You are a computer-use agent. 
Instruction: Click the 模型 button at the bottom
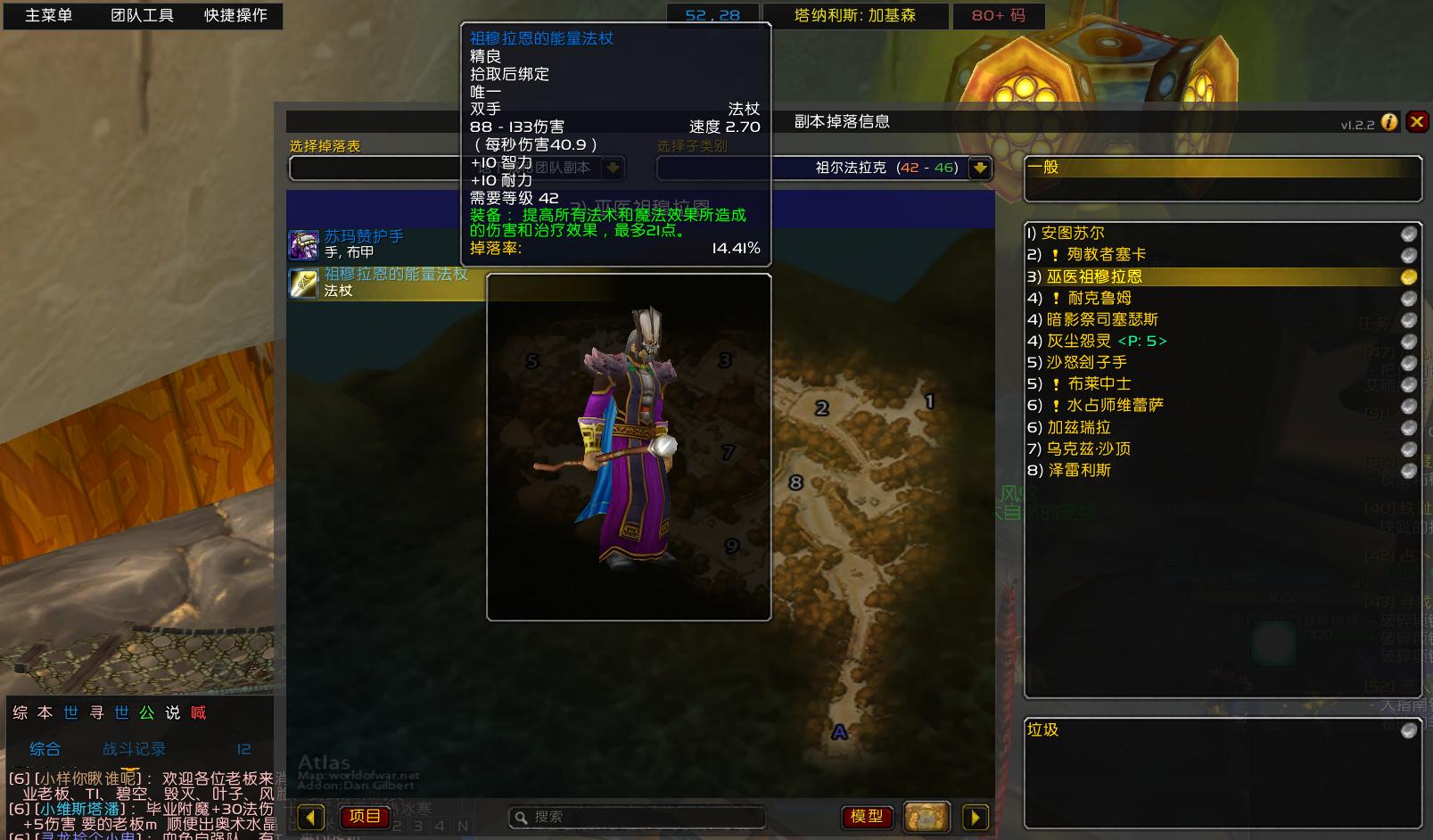(x=867, y=816)
